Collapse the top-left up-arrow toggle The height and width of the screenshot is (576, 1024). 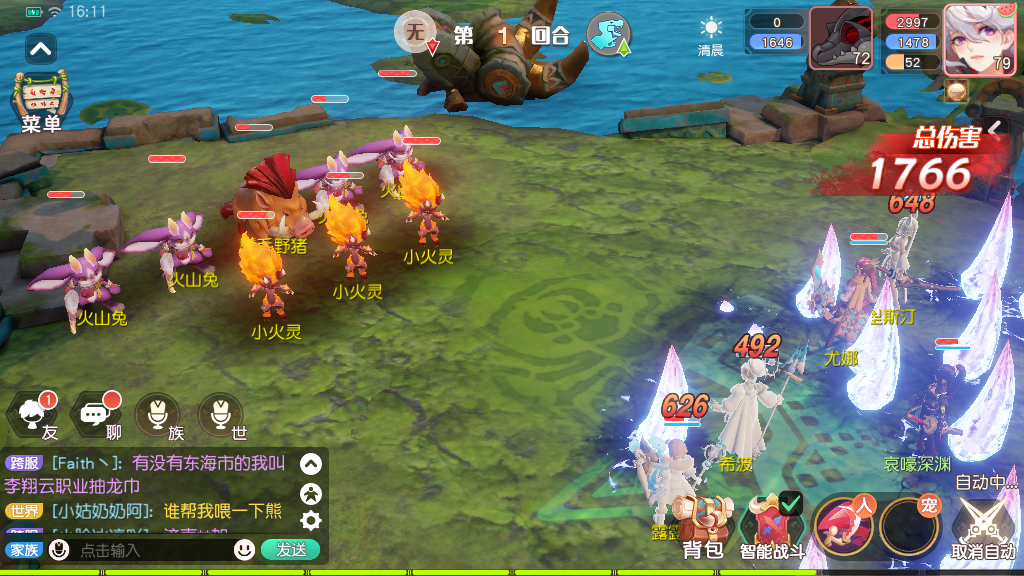[x=41, y=48]
